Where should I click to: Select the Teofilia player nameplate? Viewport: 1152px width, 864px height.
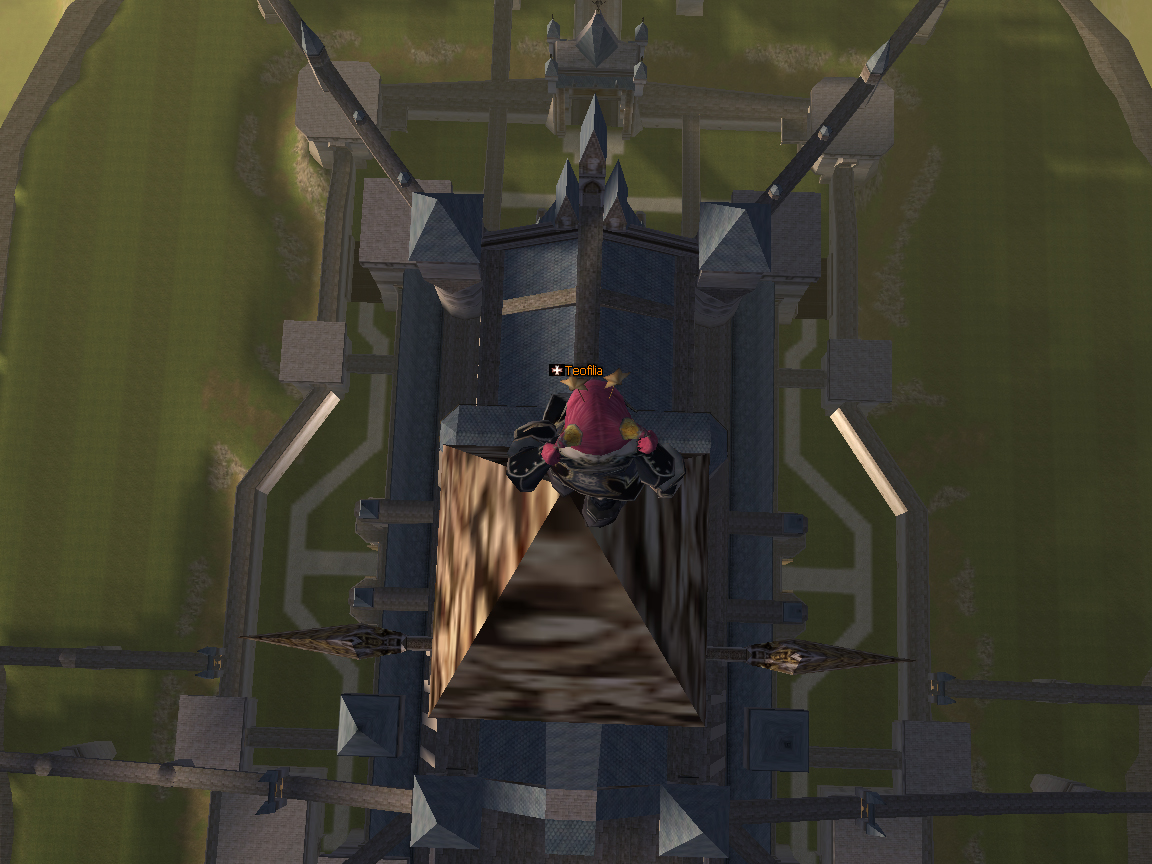tap(583, 371)
